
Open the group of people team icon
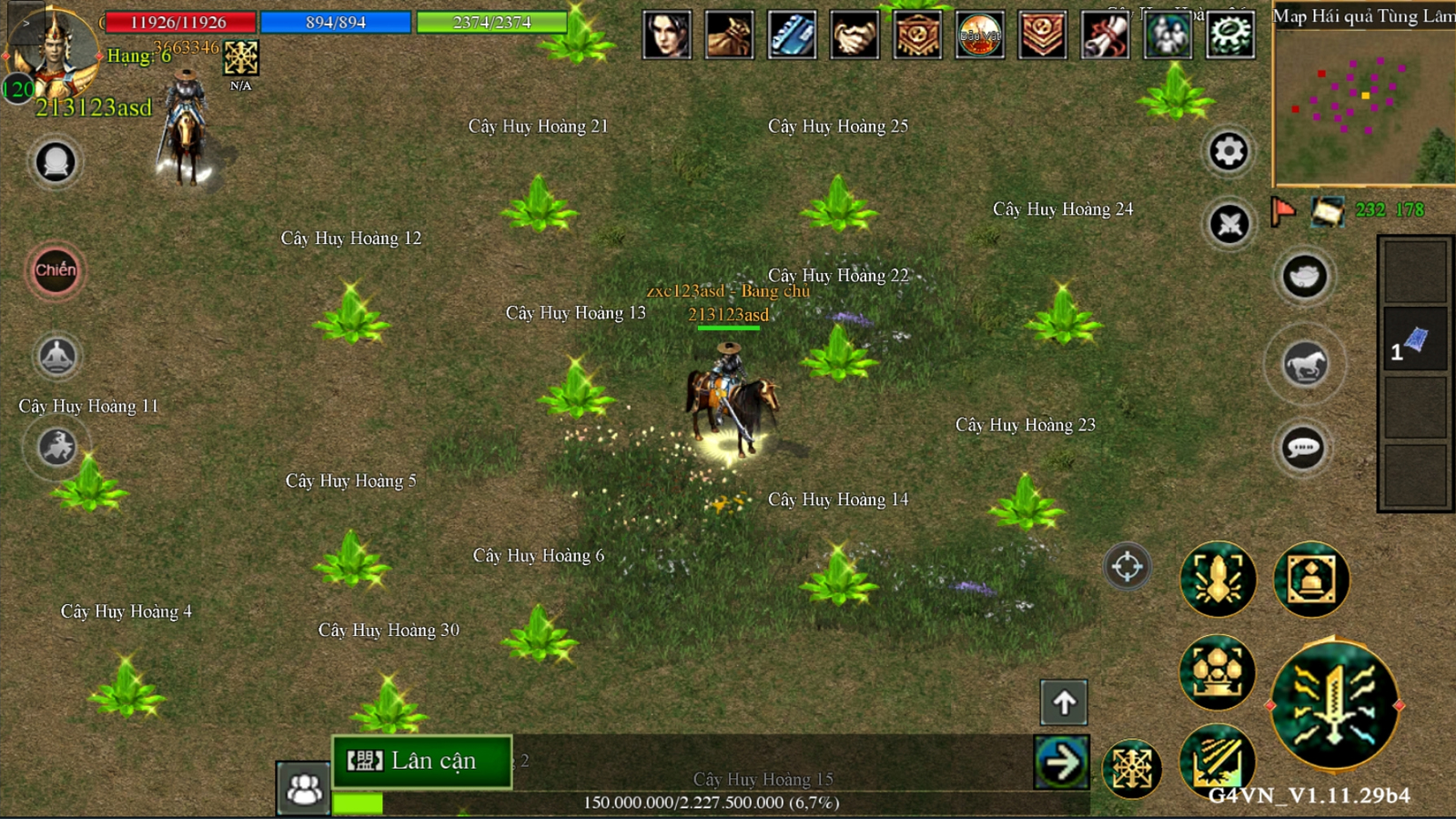click(x=1168, y=35)
